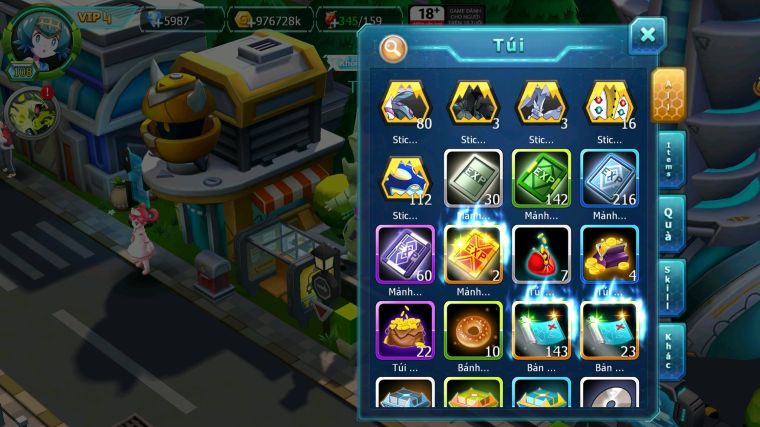The width and height of the screenshot is (760, 427).
Task: Open the player avatar profile
Action: click(41, 40)
